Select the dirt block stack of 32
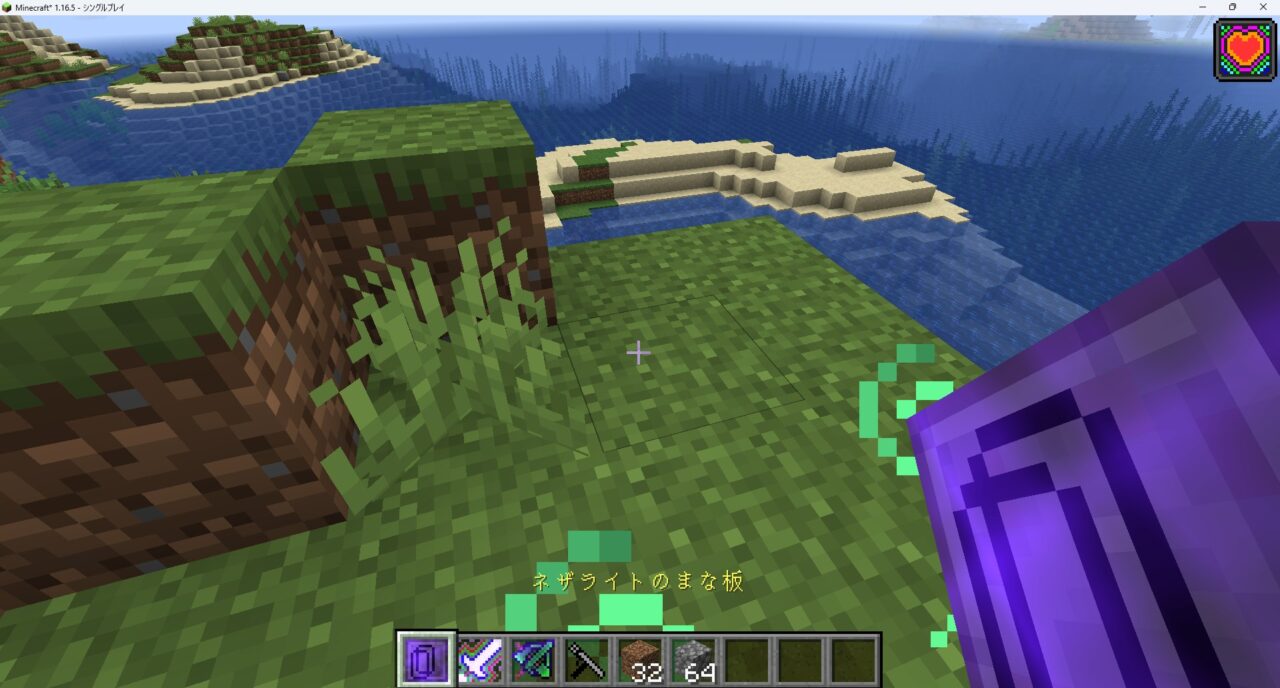Image resolution: width=1280 pixels, height=688 pixels. [x=640, y=660]
